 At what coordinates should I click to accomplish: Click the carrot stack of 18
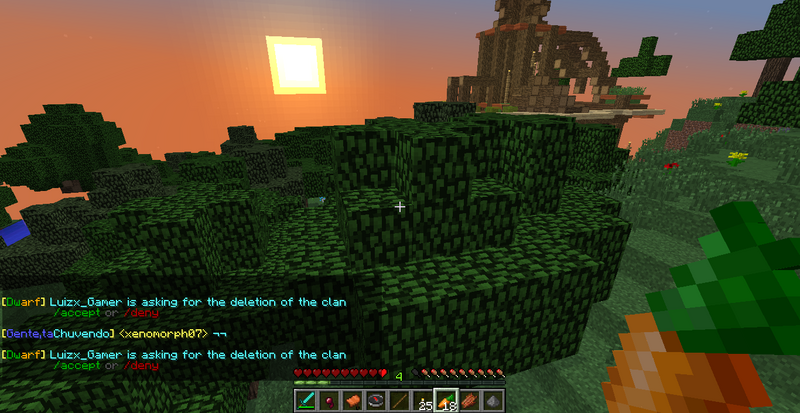pyautogui.click(x=446, y=401)
